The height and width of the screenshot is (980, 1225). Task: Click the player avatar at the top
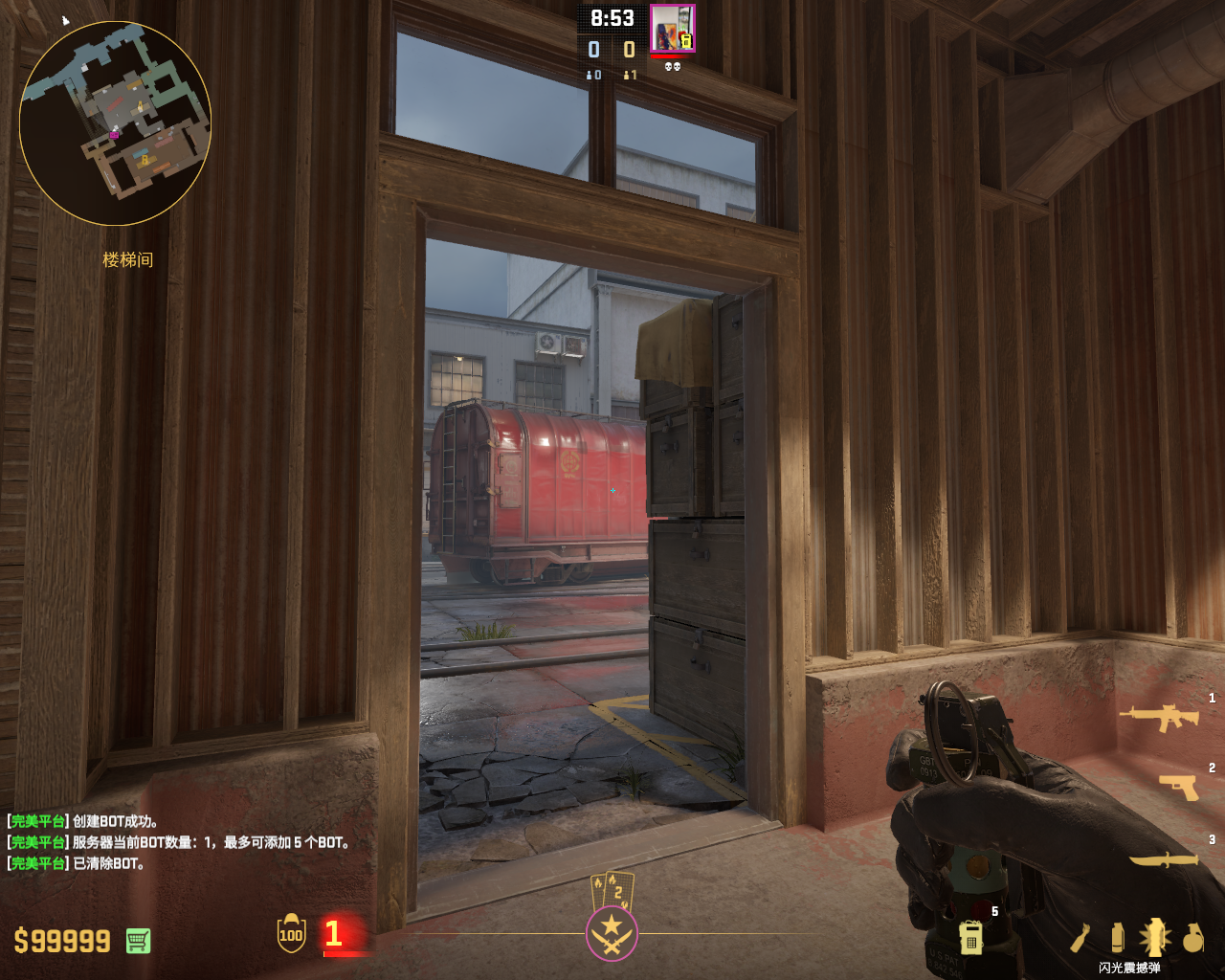pyautogui.click(x=672, y=29)
